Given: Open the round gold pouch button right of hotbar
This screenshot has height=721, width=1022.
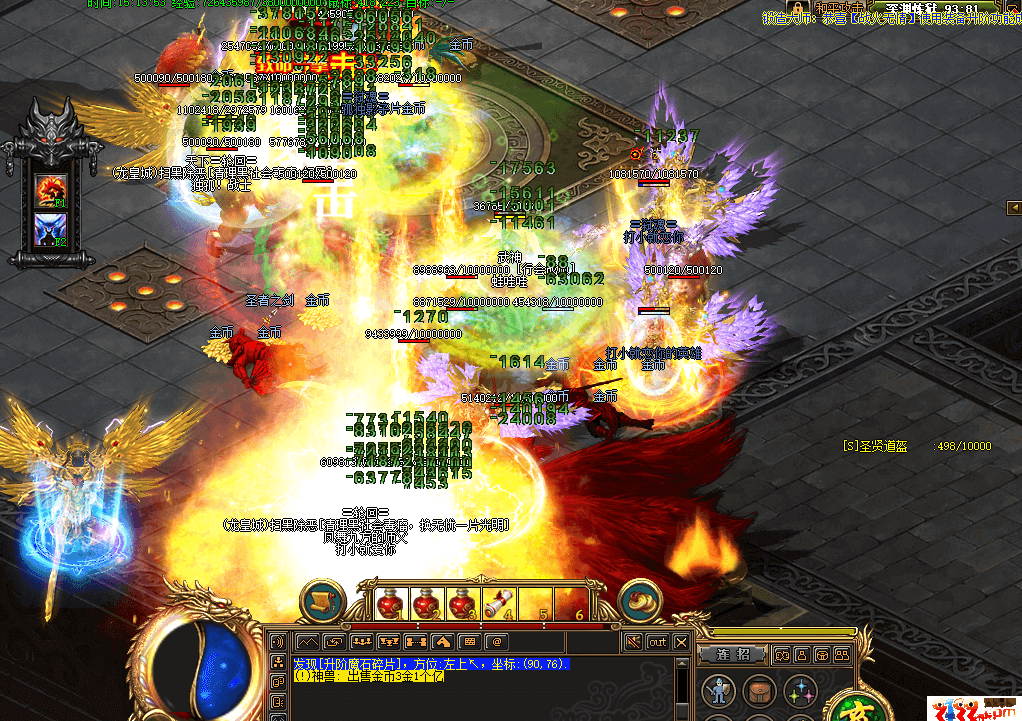Looking at the screenshot, I should 640,601.
